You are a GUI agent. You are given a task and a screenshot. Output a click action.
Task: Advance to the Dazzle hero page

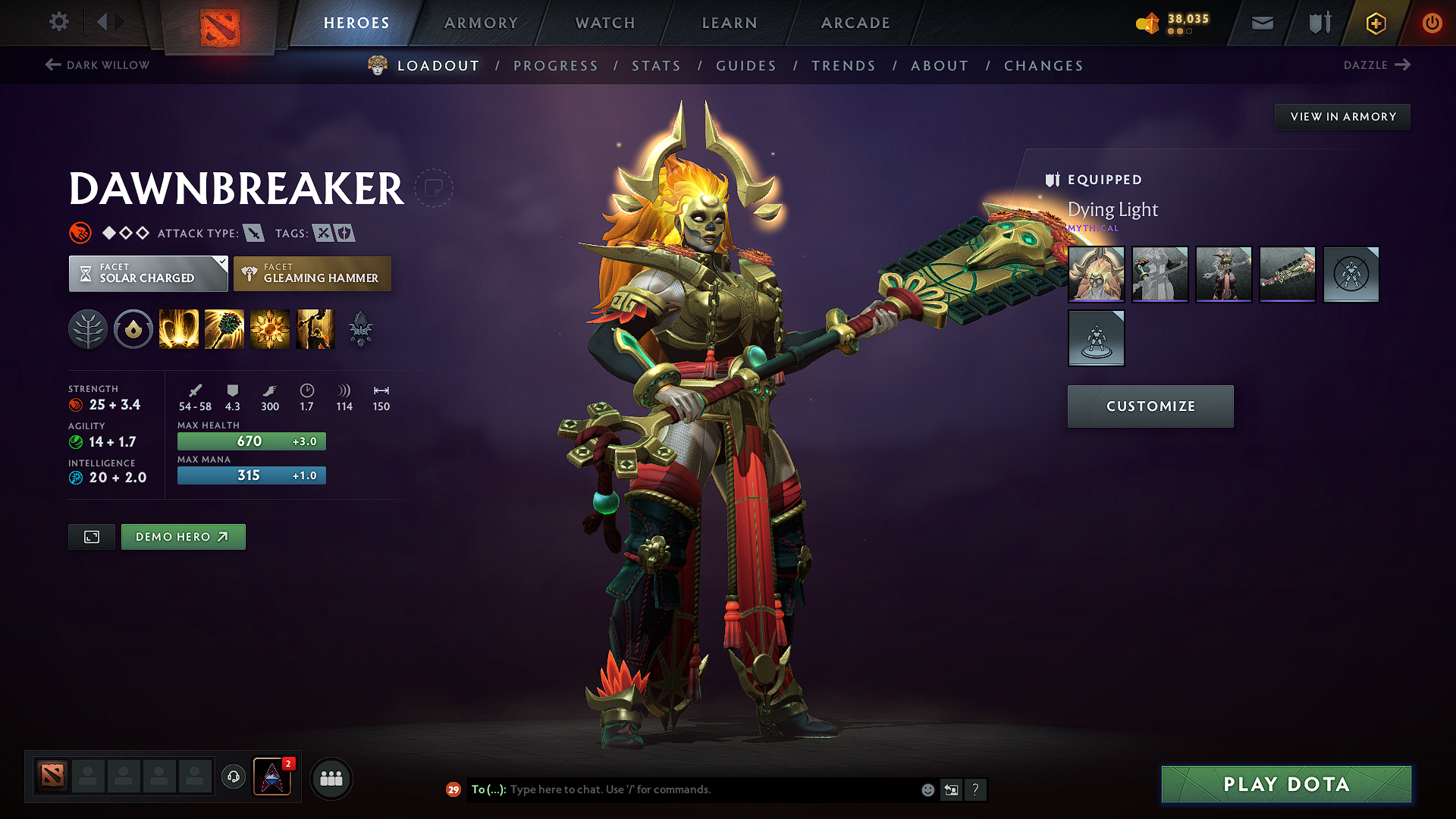1376,65
